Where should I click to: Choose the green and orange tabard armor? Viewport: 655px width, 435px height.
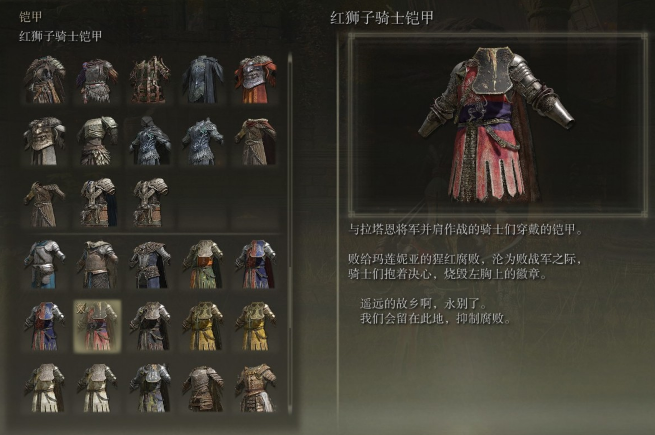coord(202,264)
